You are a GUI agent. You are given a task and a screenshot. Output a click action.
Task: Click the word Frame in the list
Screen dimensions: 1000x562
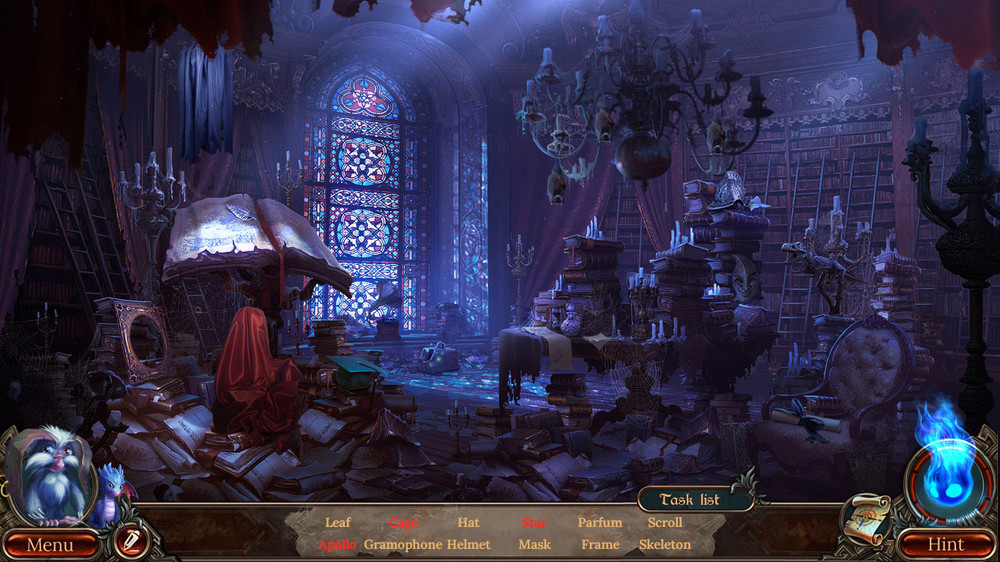click(x=600, y=545)
